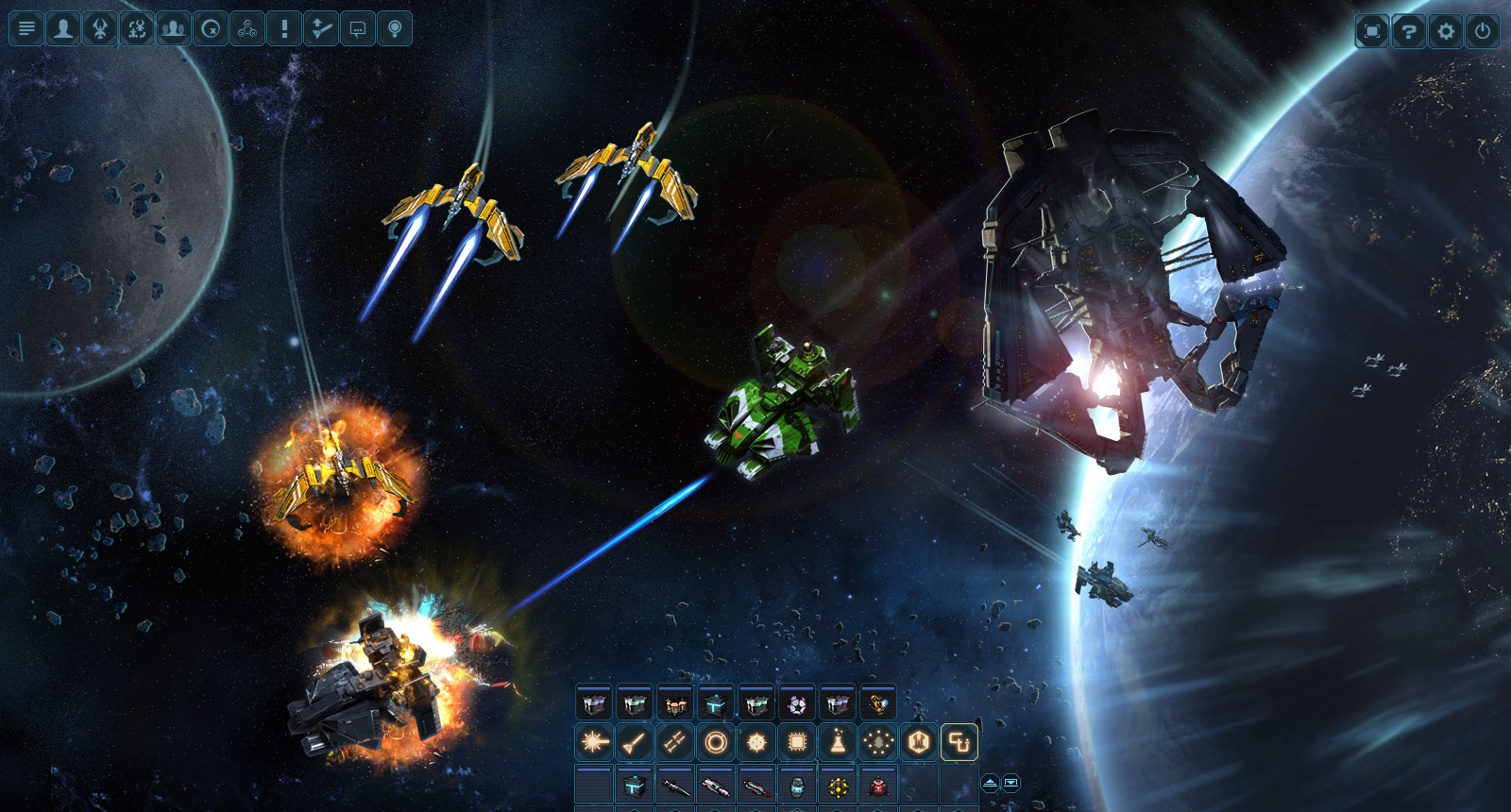Select the rockets category icon
Screen dimensions: 1511x812
pyautogui.click(x=633, y=742)
